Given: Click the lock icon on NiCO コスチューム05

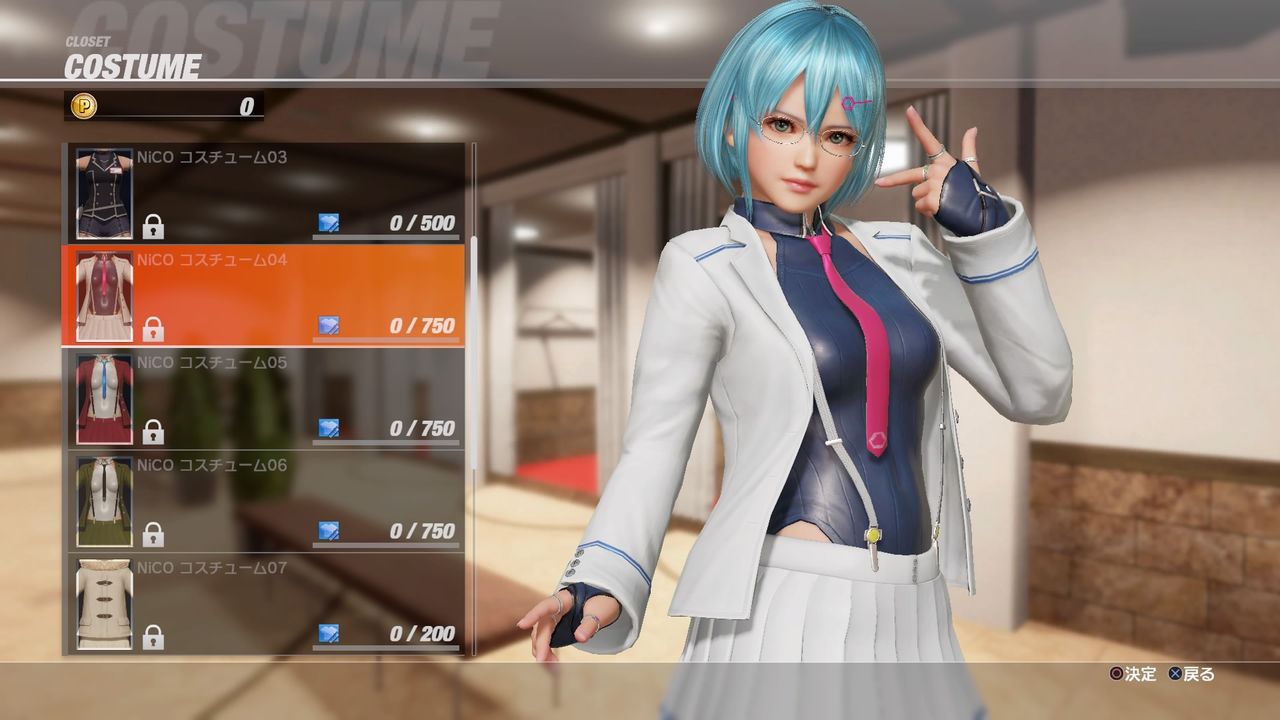Looking at the screenshot, I should 151,430.
